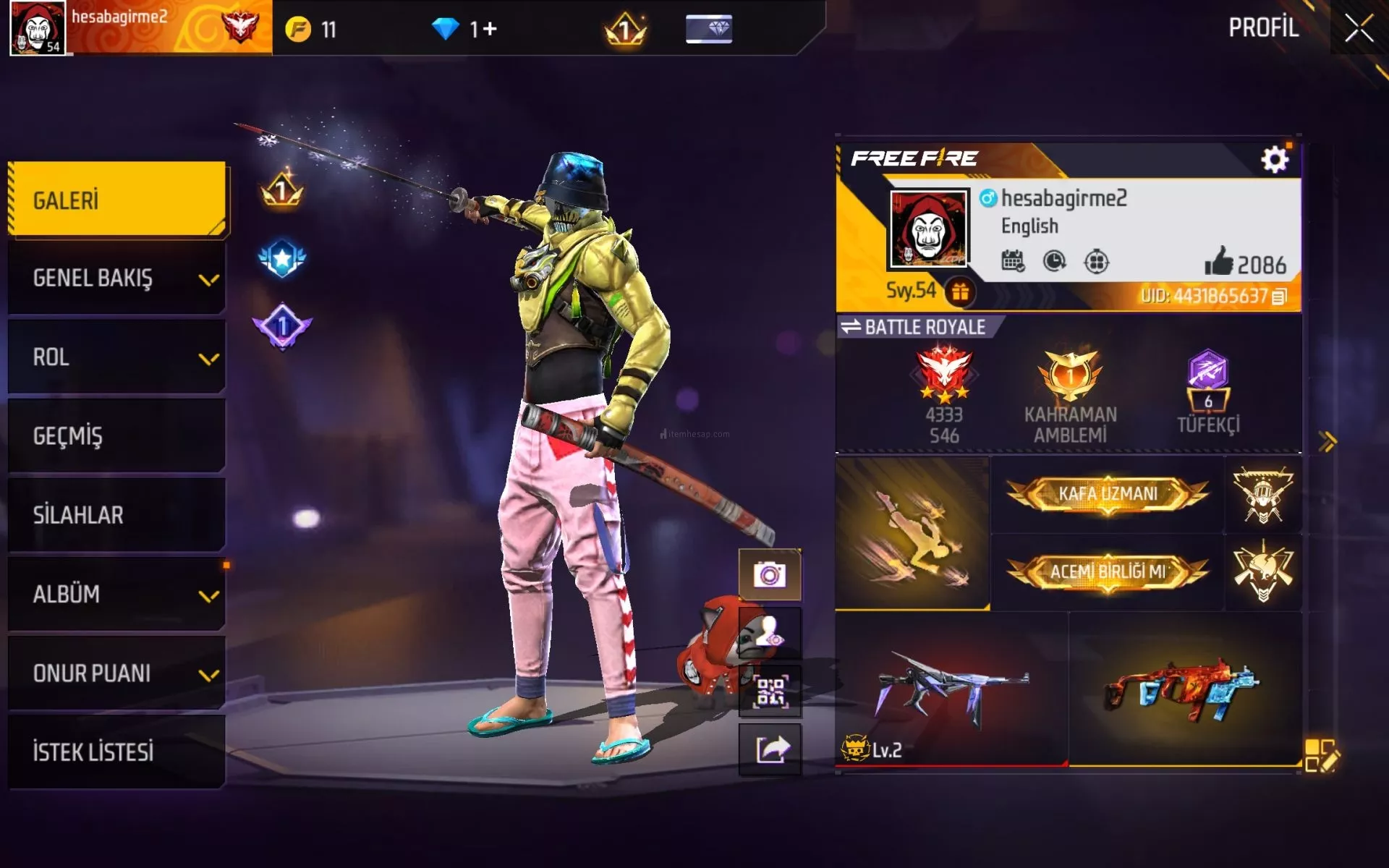Viewport: 1389px width, 868px height.
Task: Switch to the Silahlar tab
Action: (117, 515)
